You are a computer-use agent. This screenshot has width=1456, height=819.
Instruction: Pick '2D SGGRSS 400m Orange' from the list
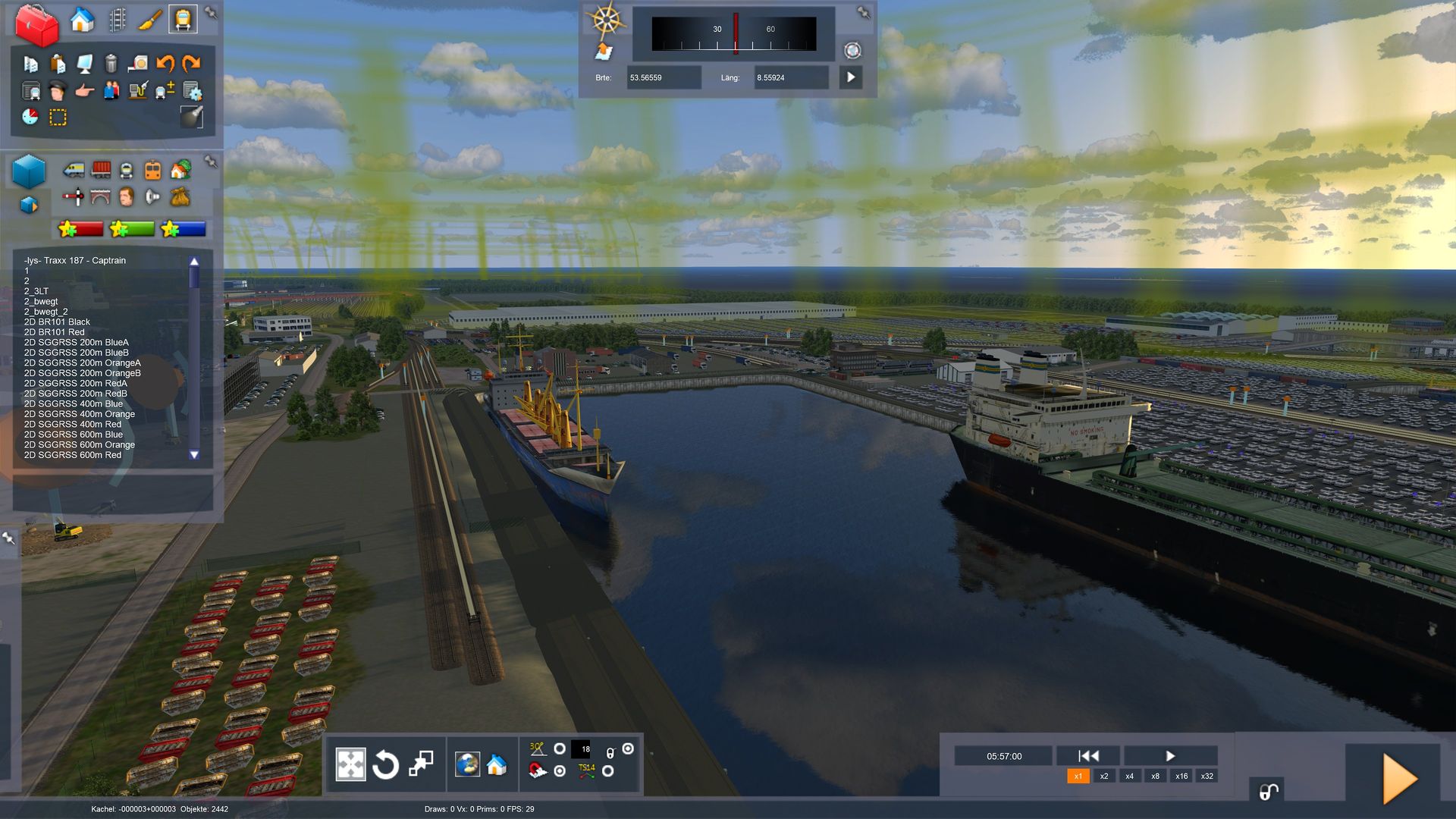pos(79,414)
